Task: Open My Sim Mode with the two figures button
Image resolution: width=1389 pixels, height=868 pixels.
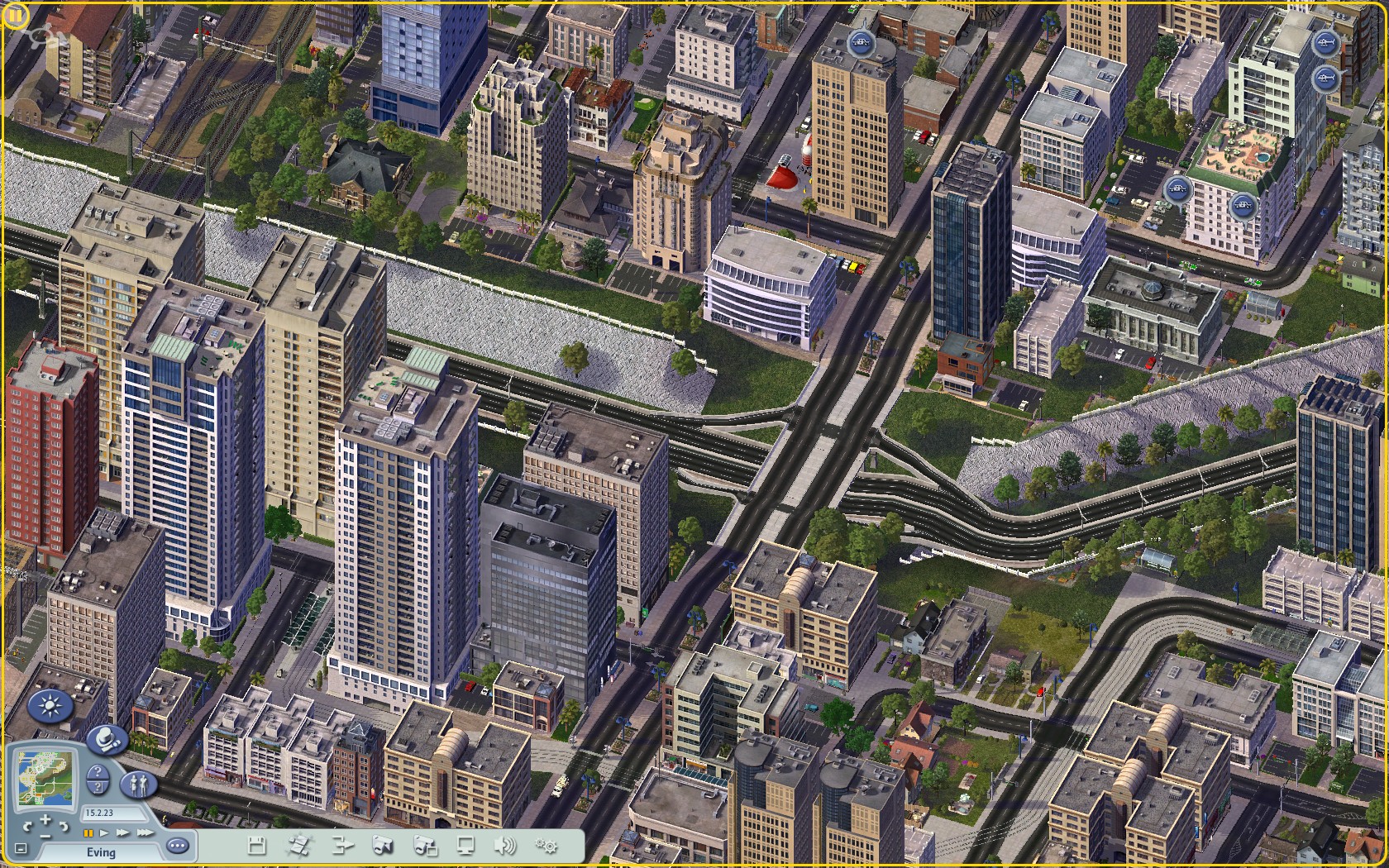Action: pyautogui.click(x=139, y=784)
